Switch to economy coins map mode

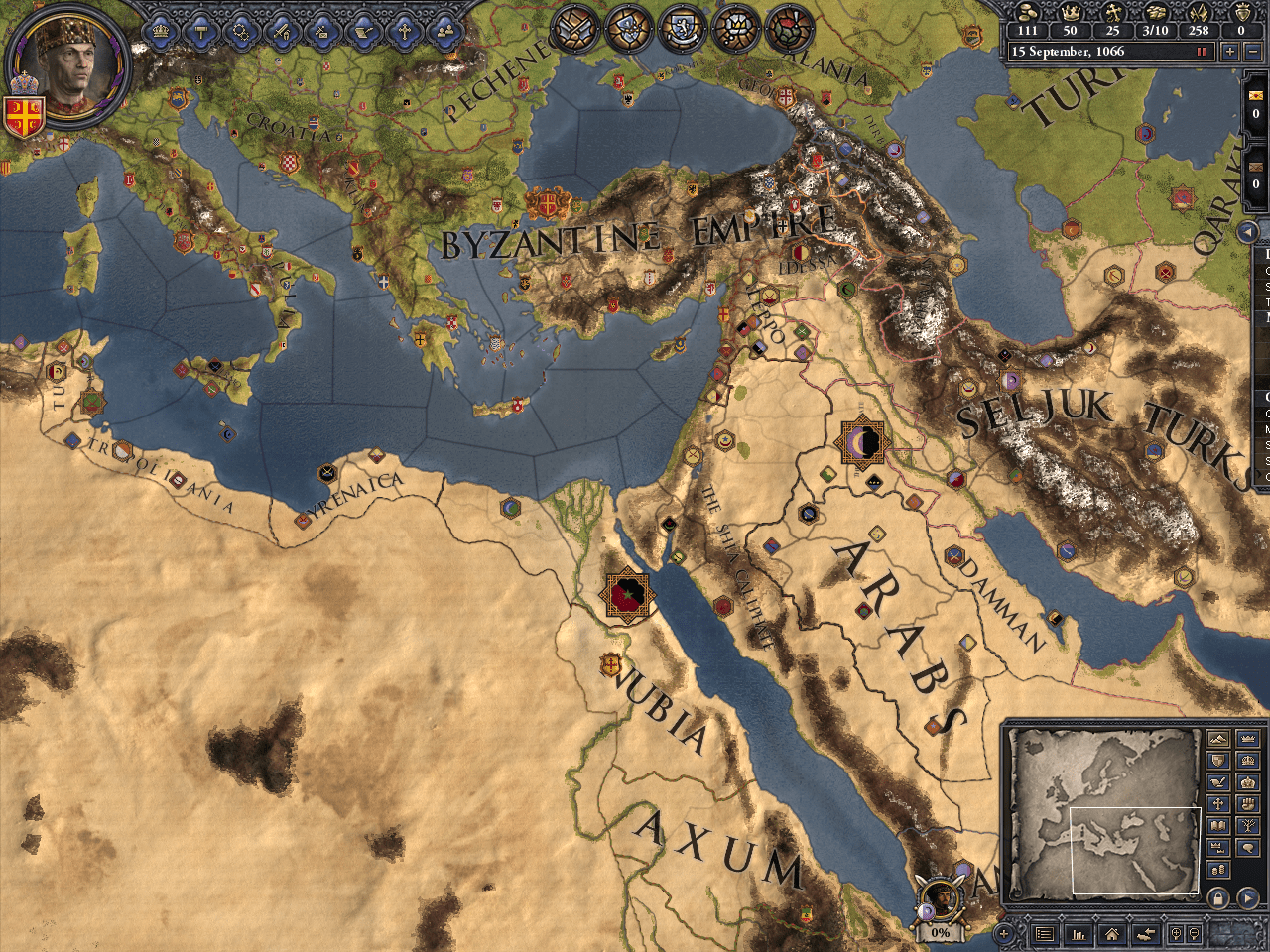[x=1218, y=870]
